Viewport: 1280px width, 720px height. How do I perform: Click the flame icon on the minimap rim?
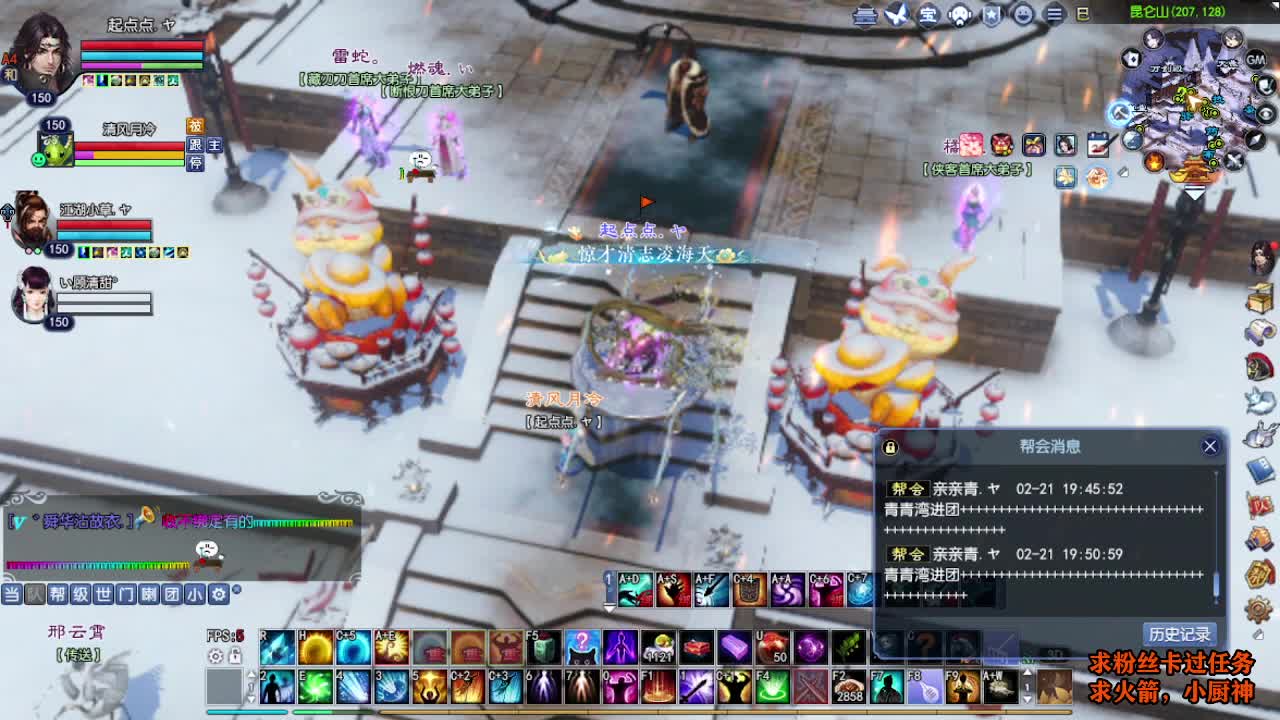pos(1154,161)
